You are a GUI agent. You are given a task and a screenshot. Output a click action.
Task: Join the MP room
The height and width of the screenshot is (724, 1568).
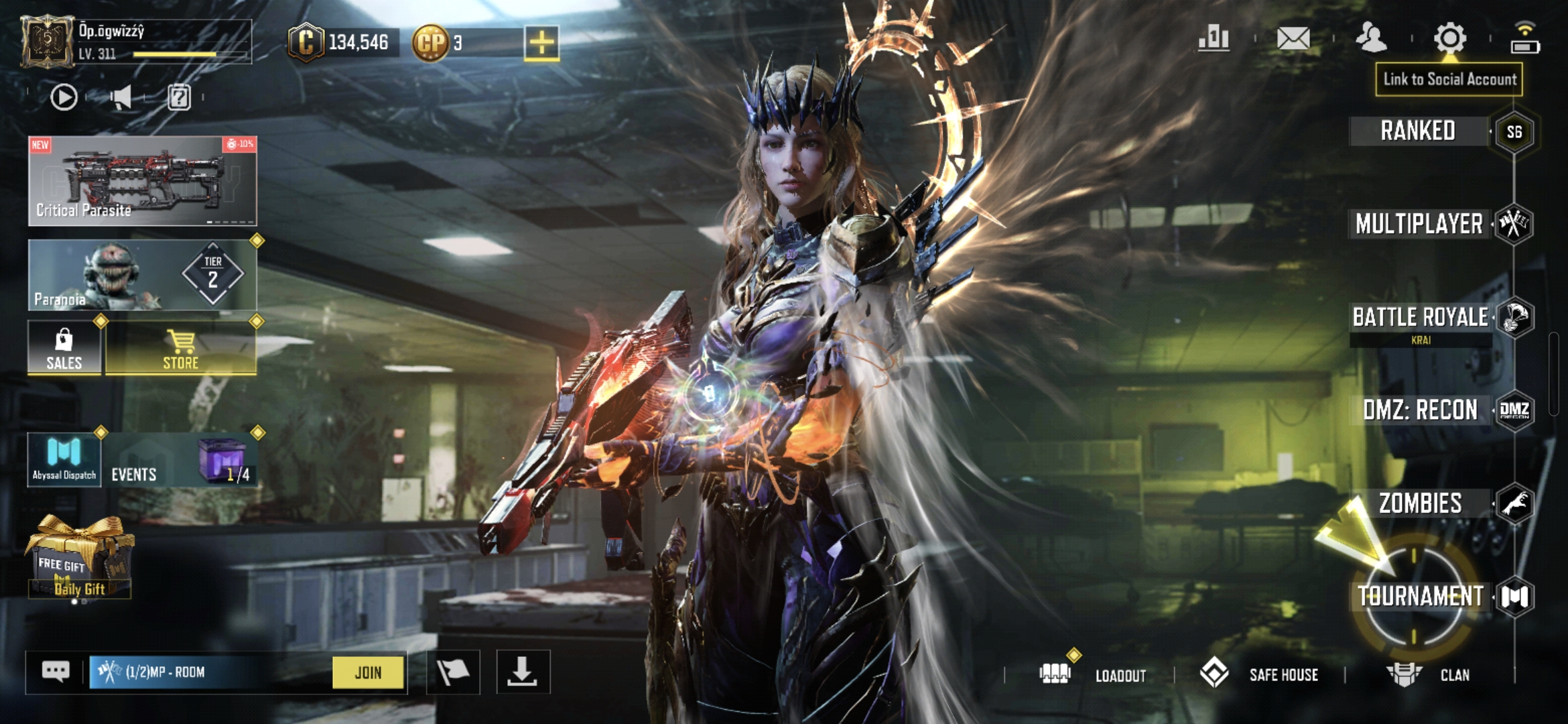(368, 672)
